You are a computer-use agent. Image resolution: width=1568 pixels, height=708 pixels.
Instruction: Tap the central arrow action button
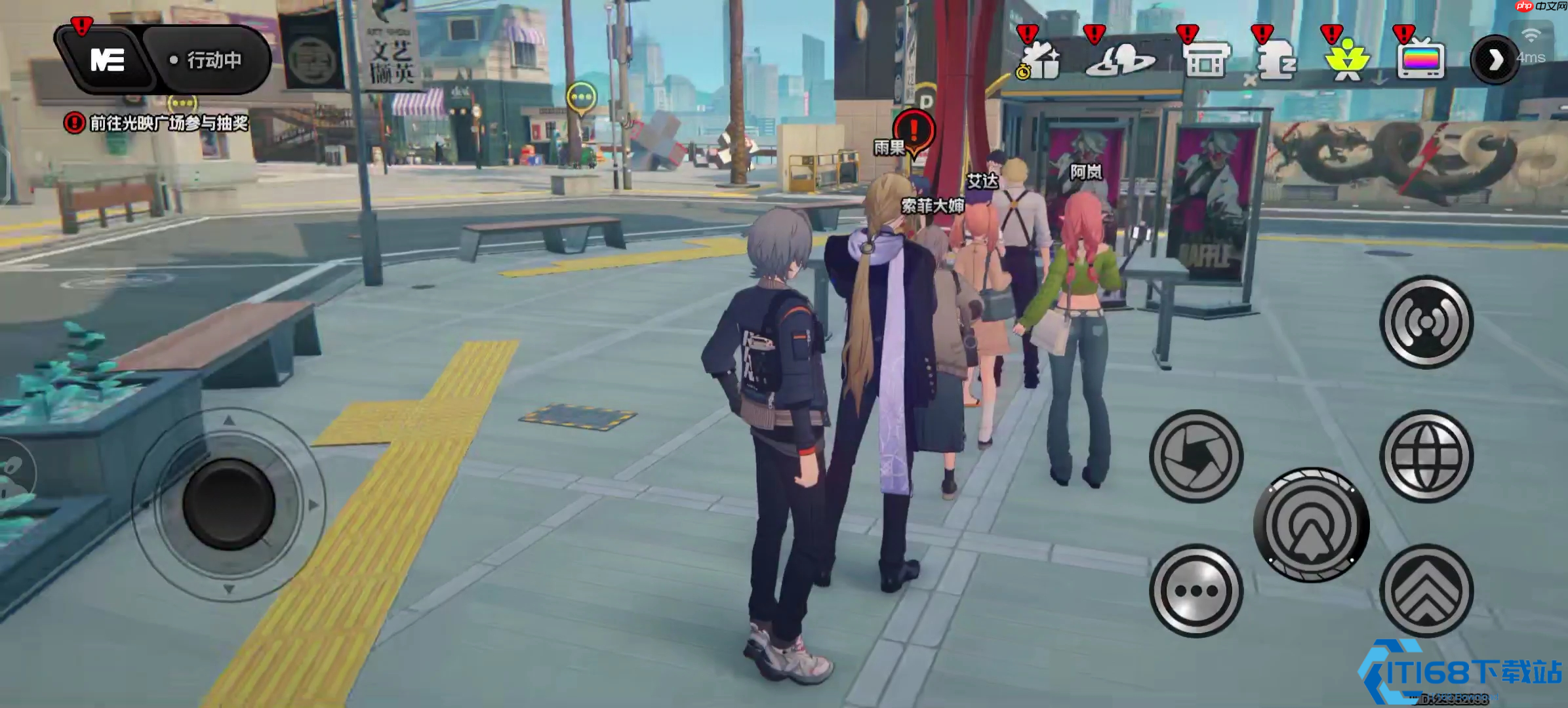coord(1311,524)
